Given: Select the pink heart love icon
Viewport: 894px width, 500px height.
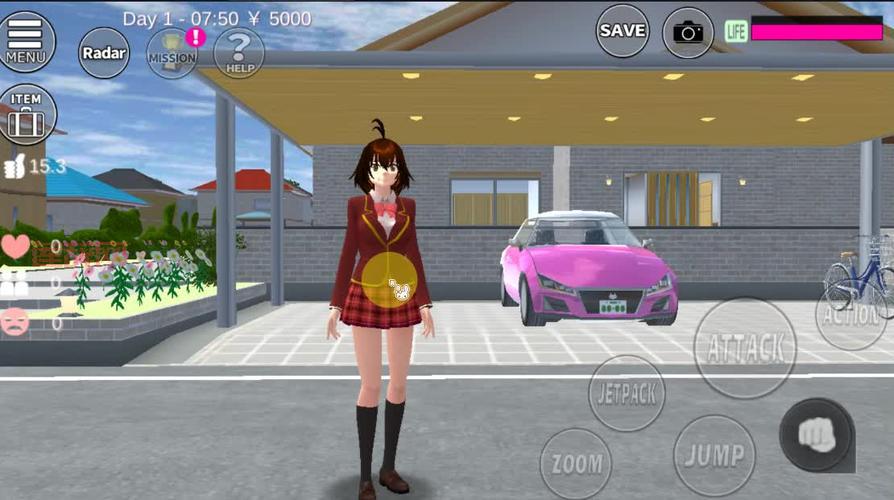Looking at the screenshot, I should (15, 246).
